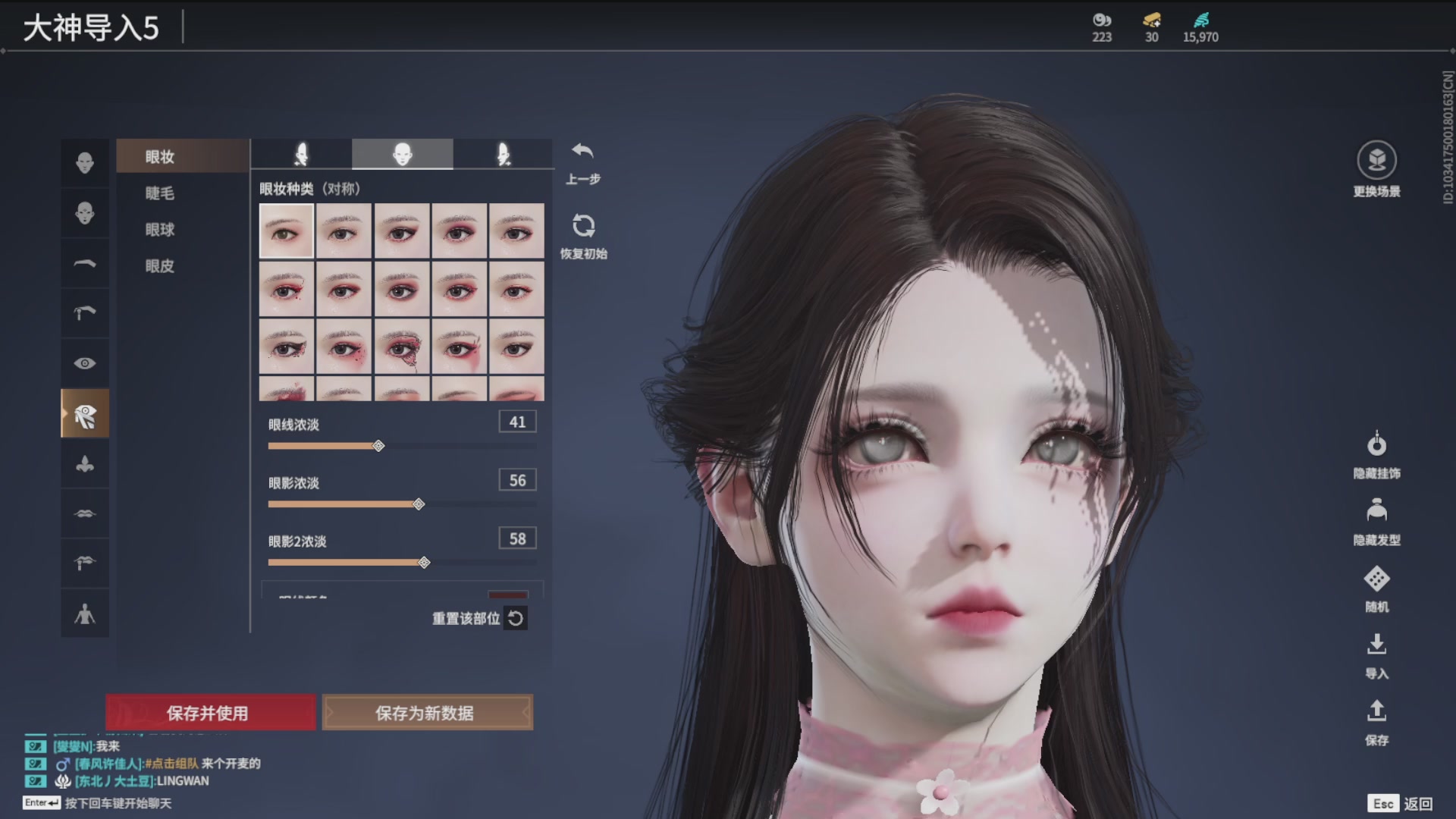
Task: Select the eye makeup tool in left sidebar
Action: pyautogui.click(x=85, y=413)
